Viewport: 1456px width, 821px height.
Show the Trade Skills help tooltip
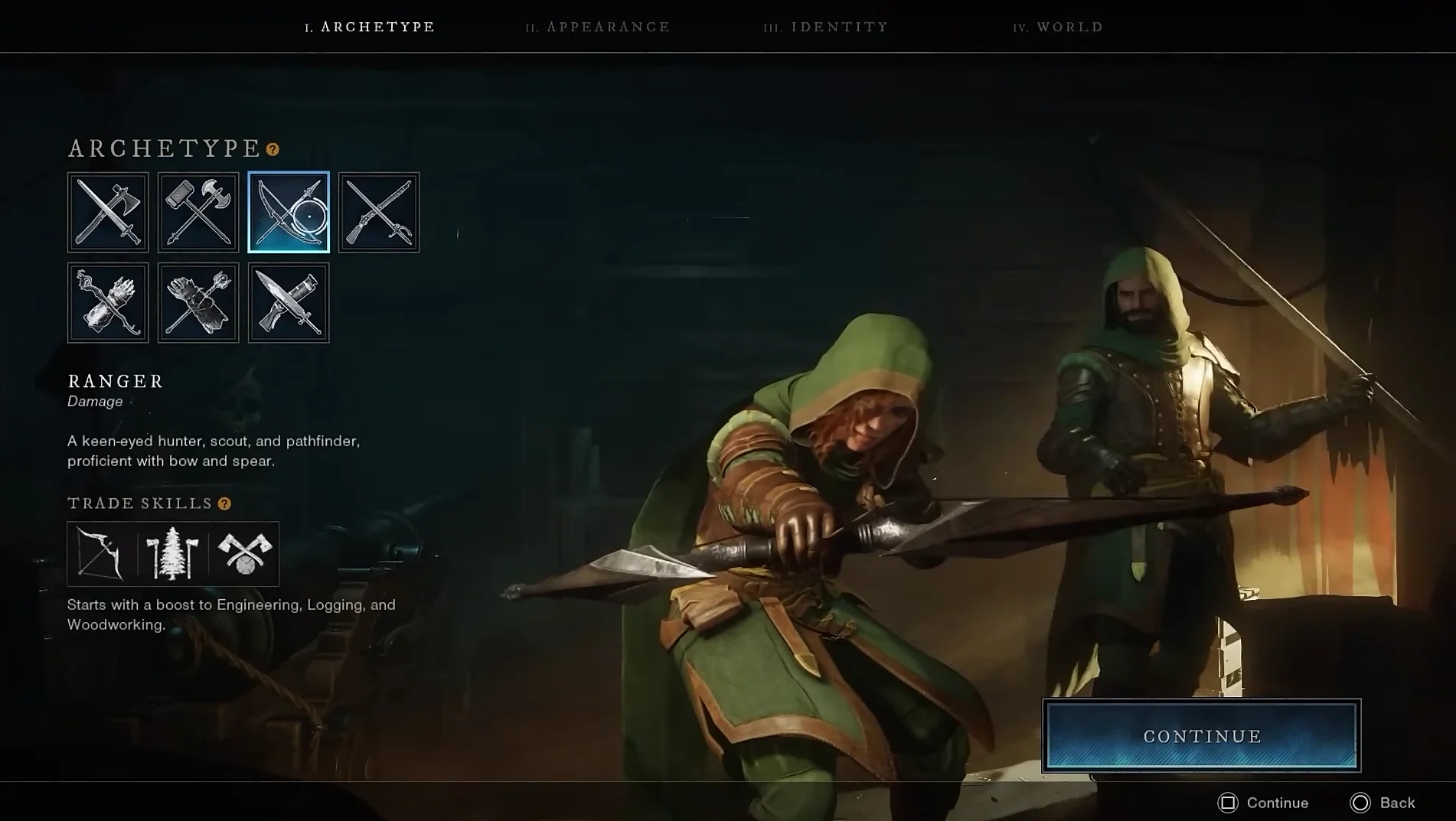coord(224,503)
